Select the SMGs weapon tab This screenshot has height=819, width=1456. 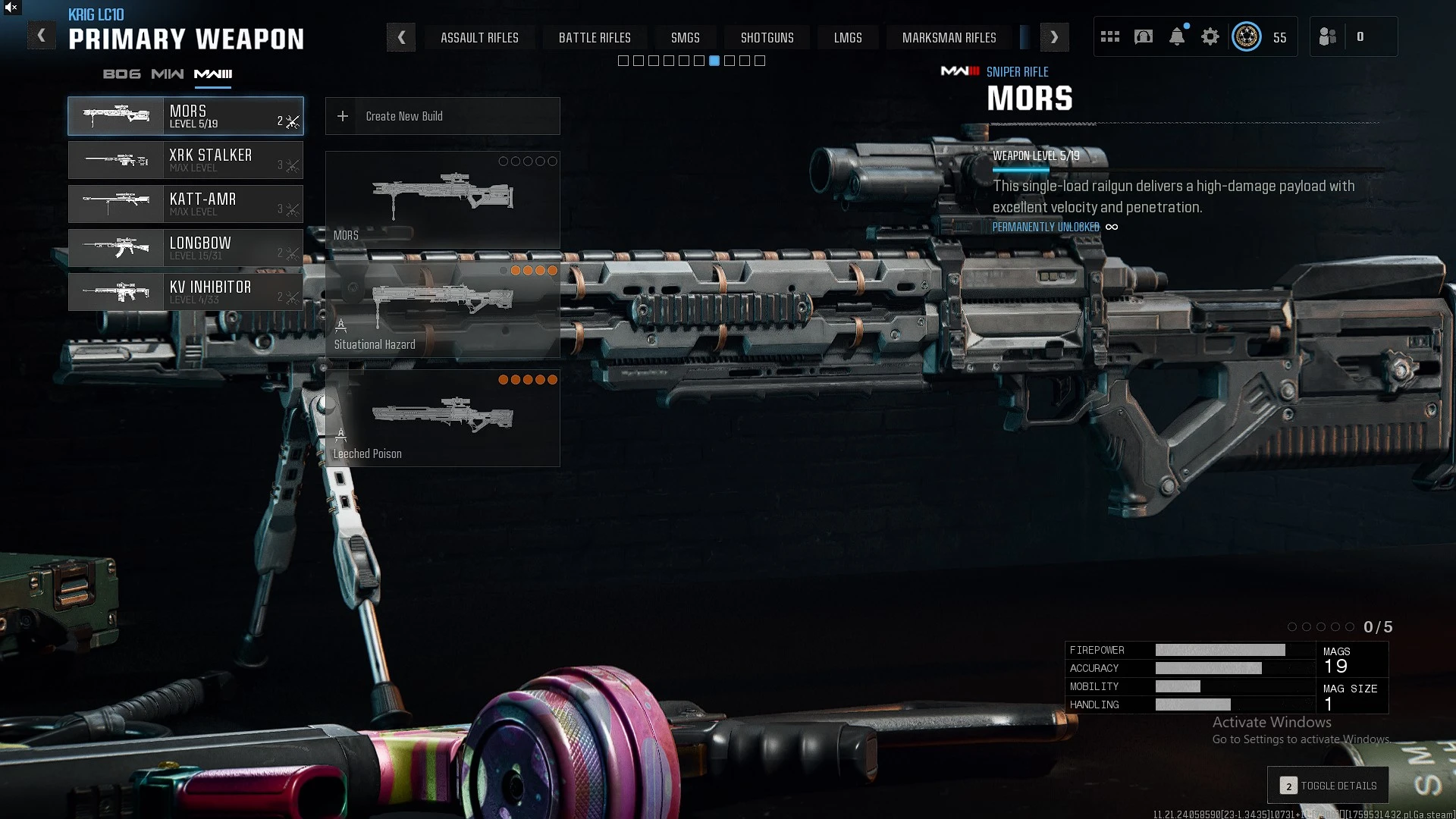(685, 37)
